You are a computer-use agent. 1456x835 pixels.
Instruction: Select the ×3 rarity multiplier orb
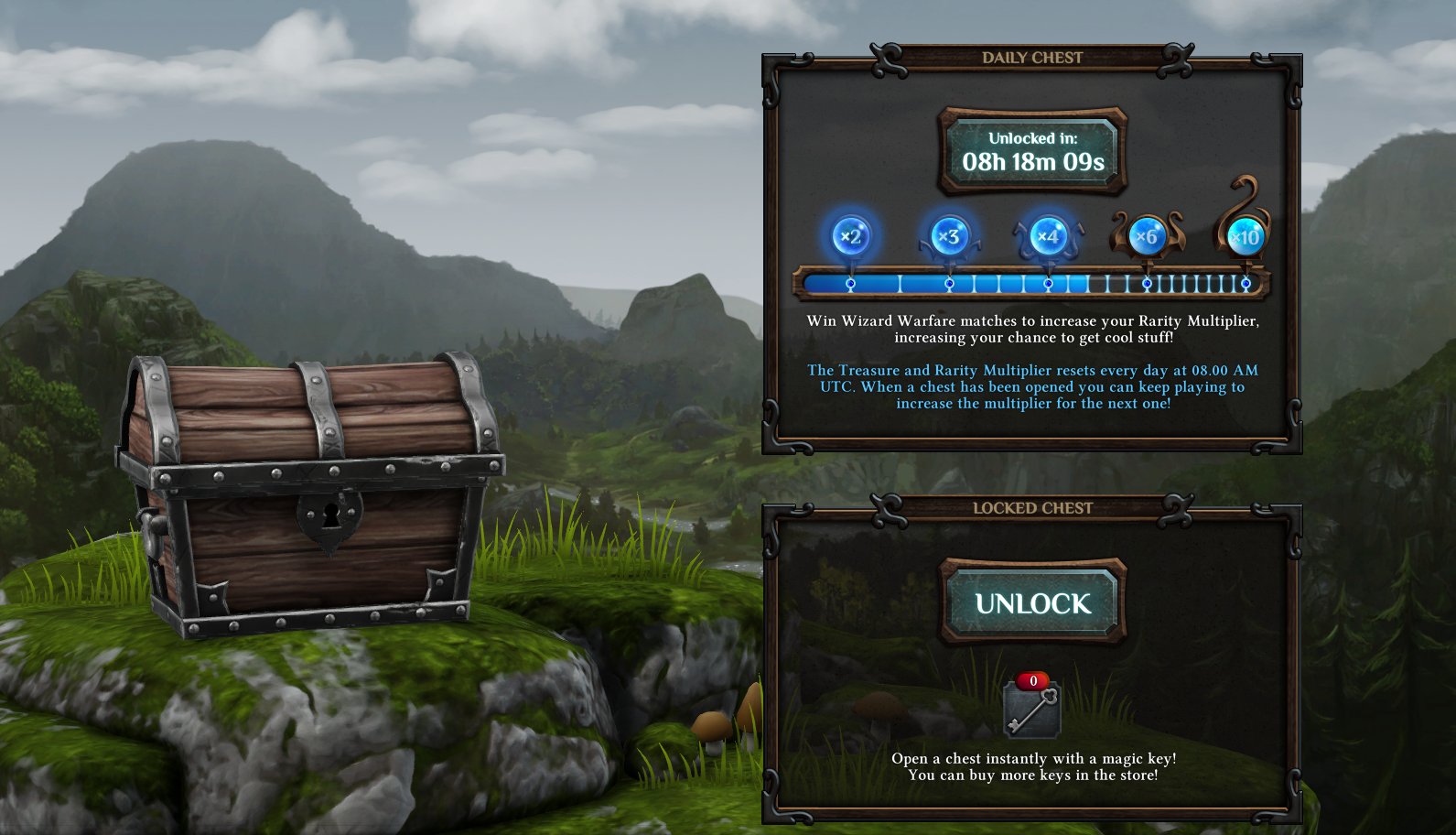[949, 236]
